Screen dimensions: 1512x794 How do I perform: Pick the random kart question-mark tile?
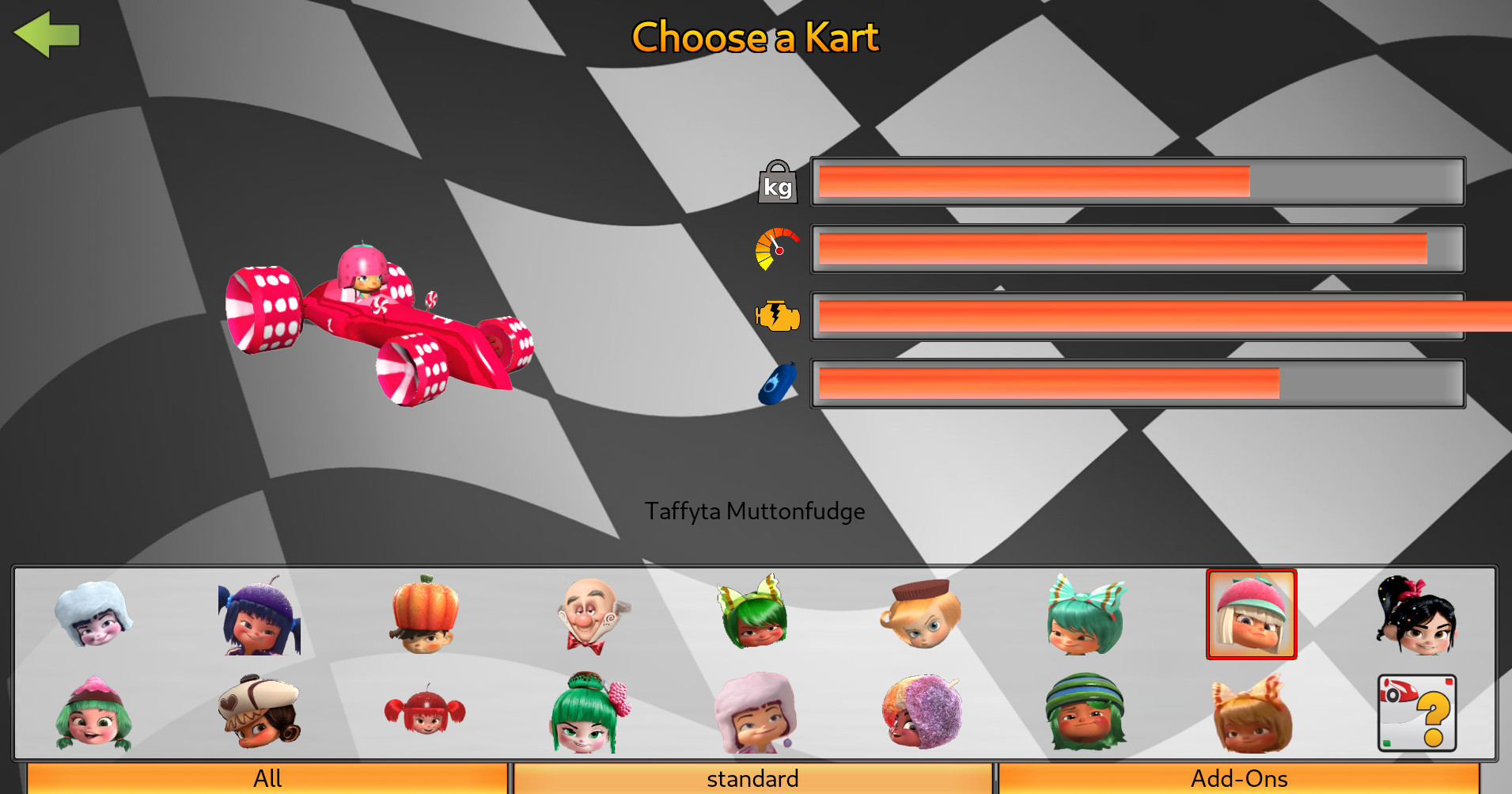tap(1416, 712)
